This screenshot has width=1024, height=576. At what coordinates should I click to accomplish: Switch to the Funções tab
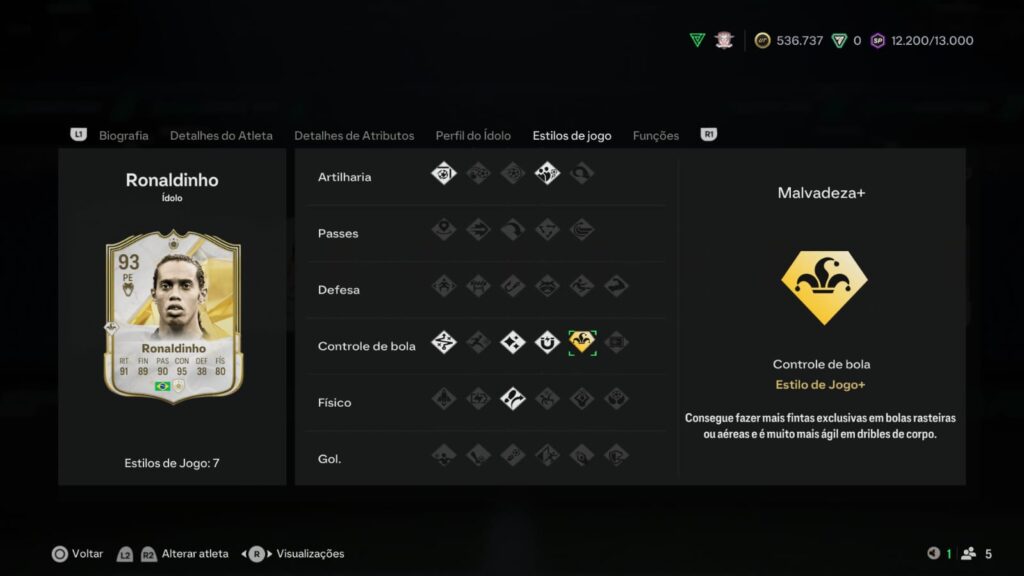click(656, 135)
